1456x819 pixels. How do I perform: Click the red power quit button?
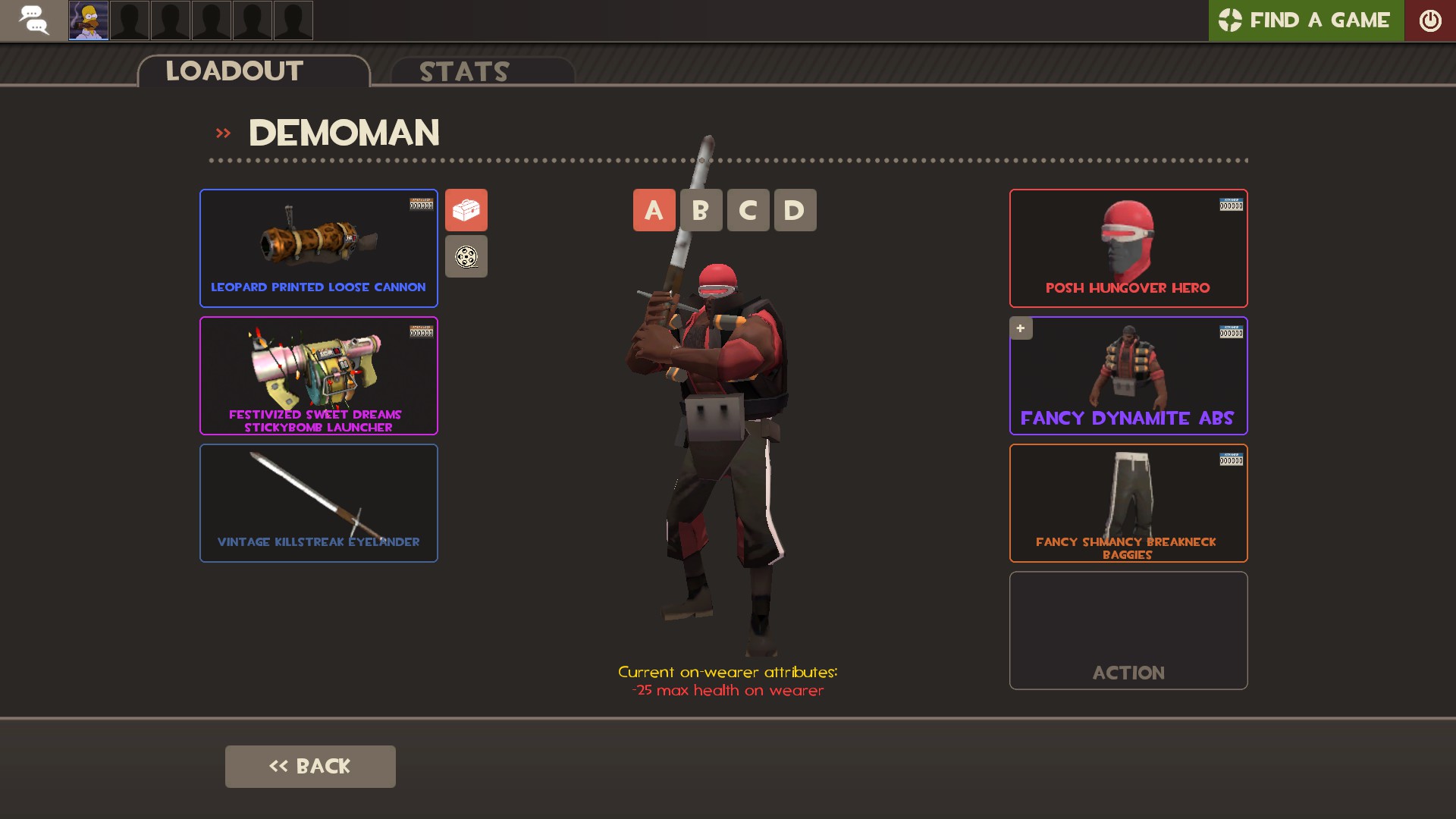(1429, 20)
